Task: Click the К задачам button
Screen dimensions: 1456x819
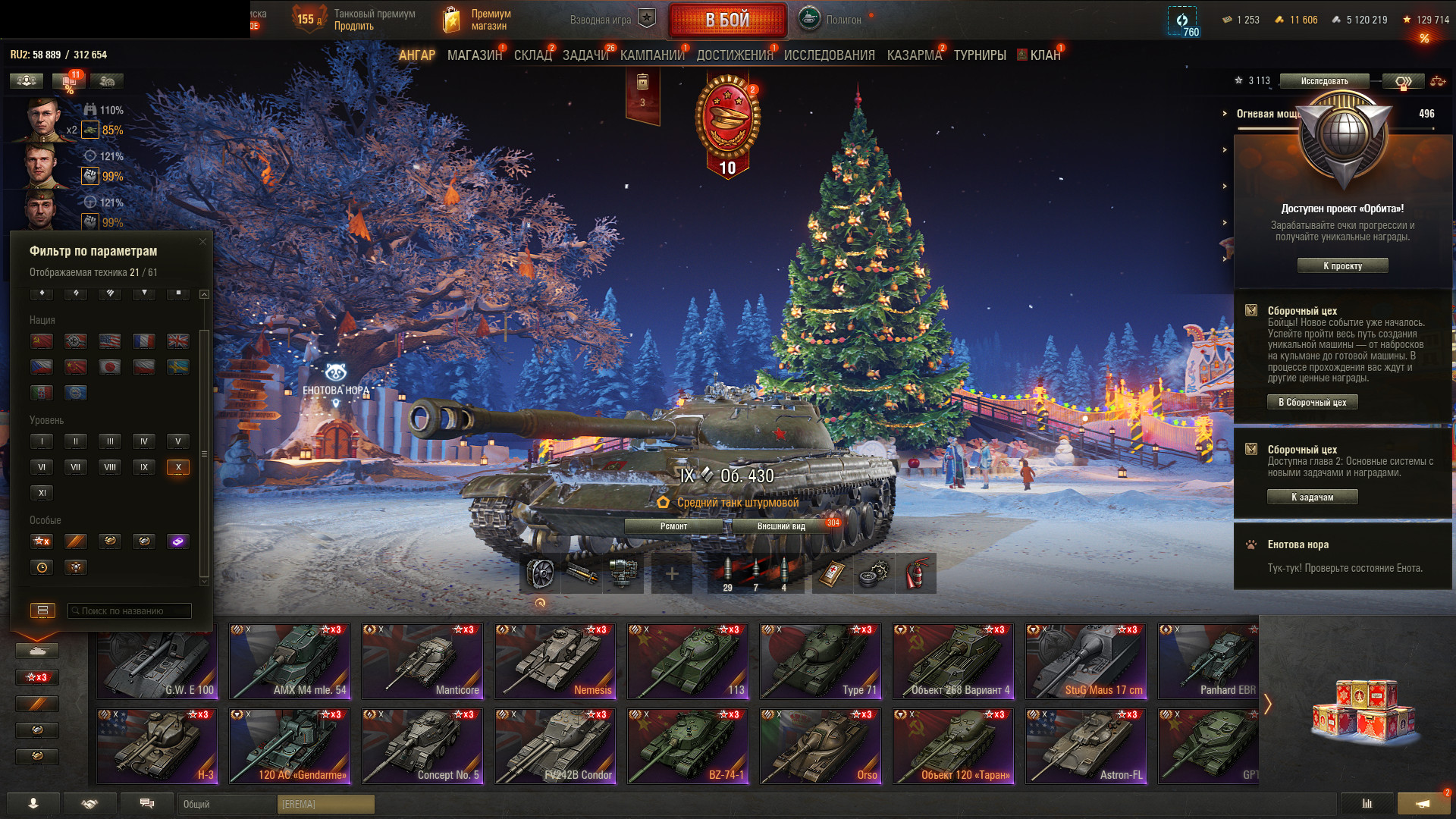Action: click(x=1312, y=497)
